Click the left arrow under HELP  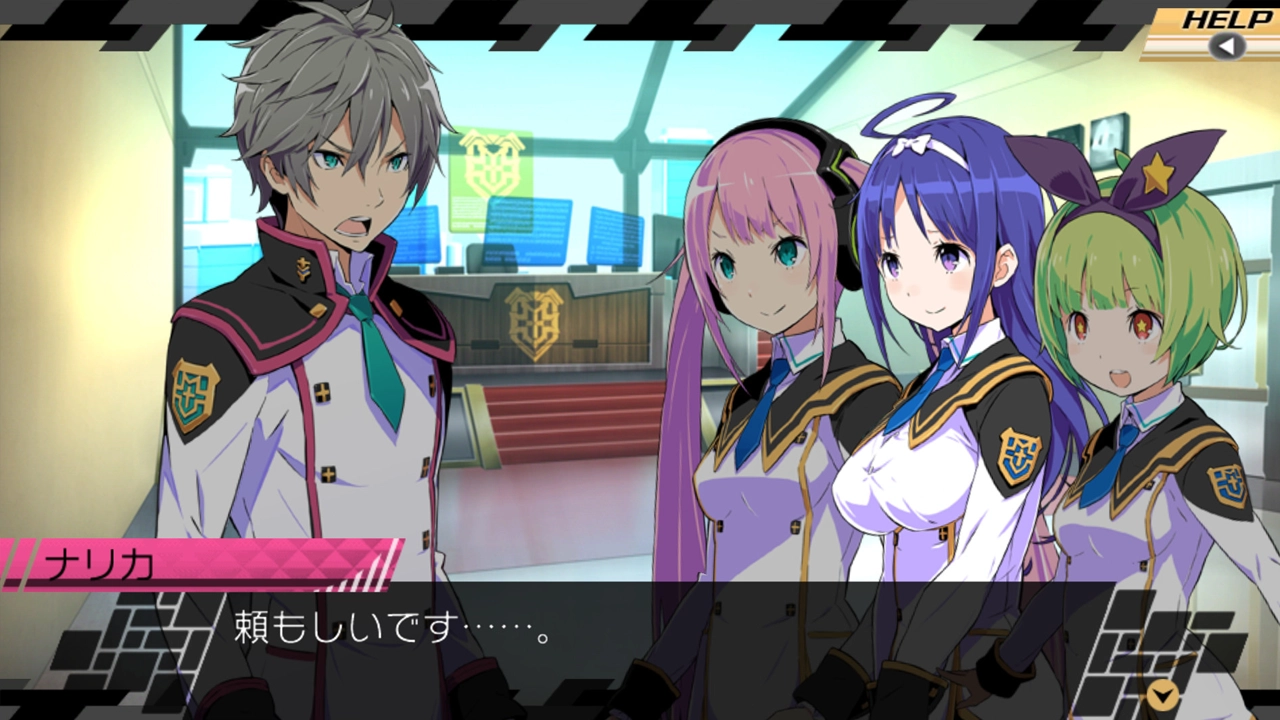point(1226,46)
